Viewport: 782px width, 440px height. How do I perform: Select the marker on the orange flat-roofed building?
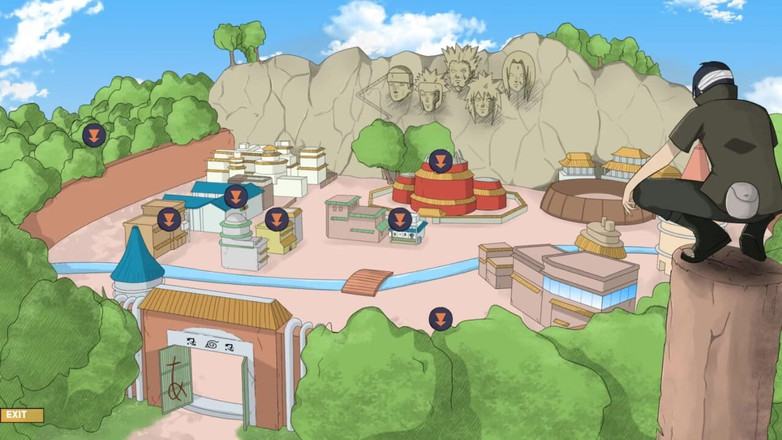point(169,219)
